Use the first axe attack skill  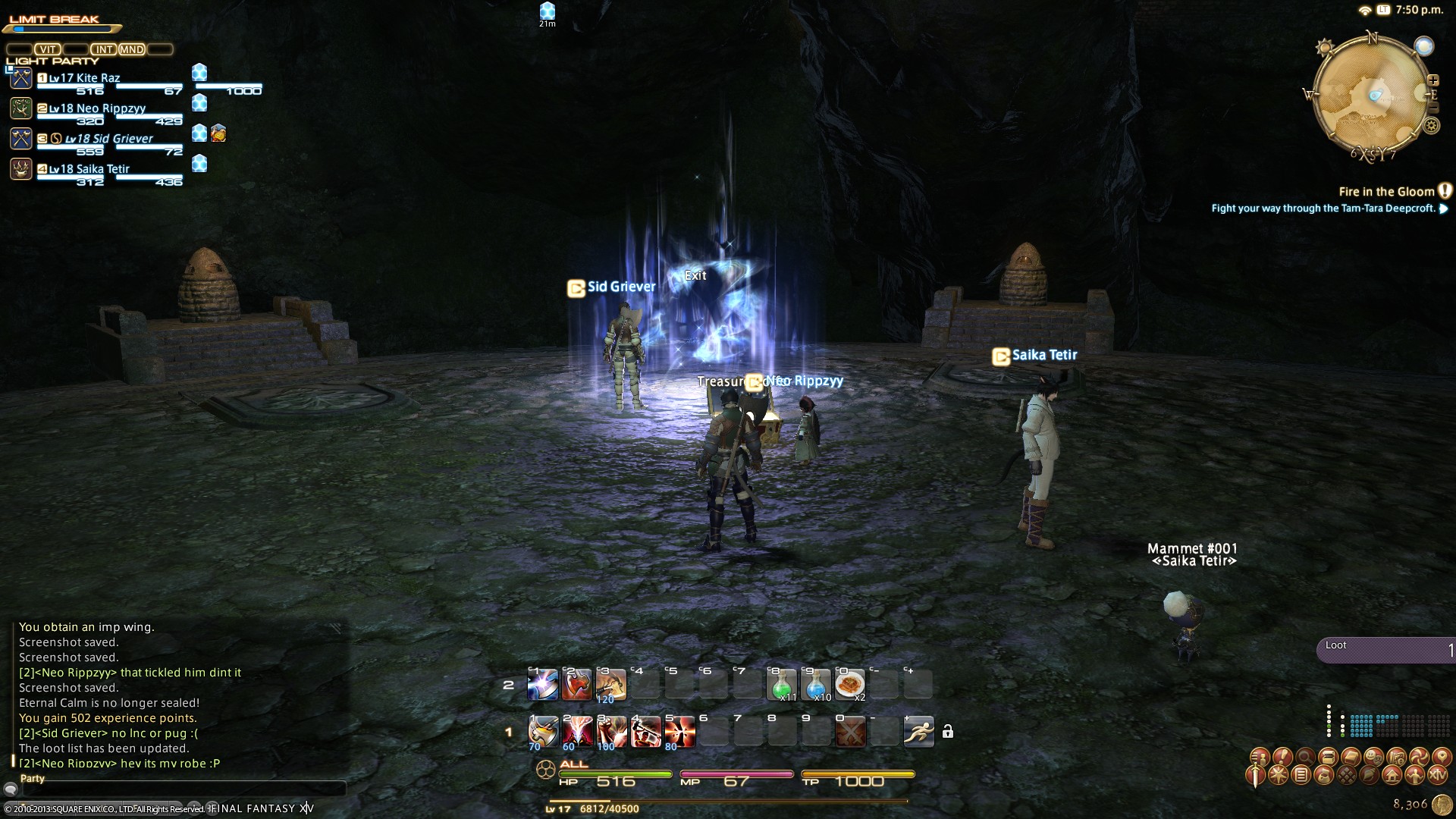pyautogui.click(x=543, y=732)
